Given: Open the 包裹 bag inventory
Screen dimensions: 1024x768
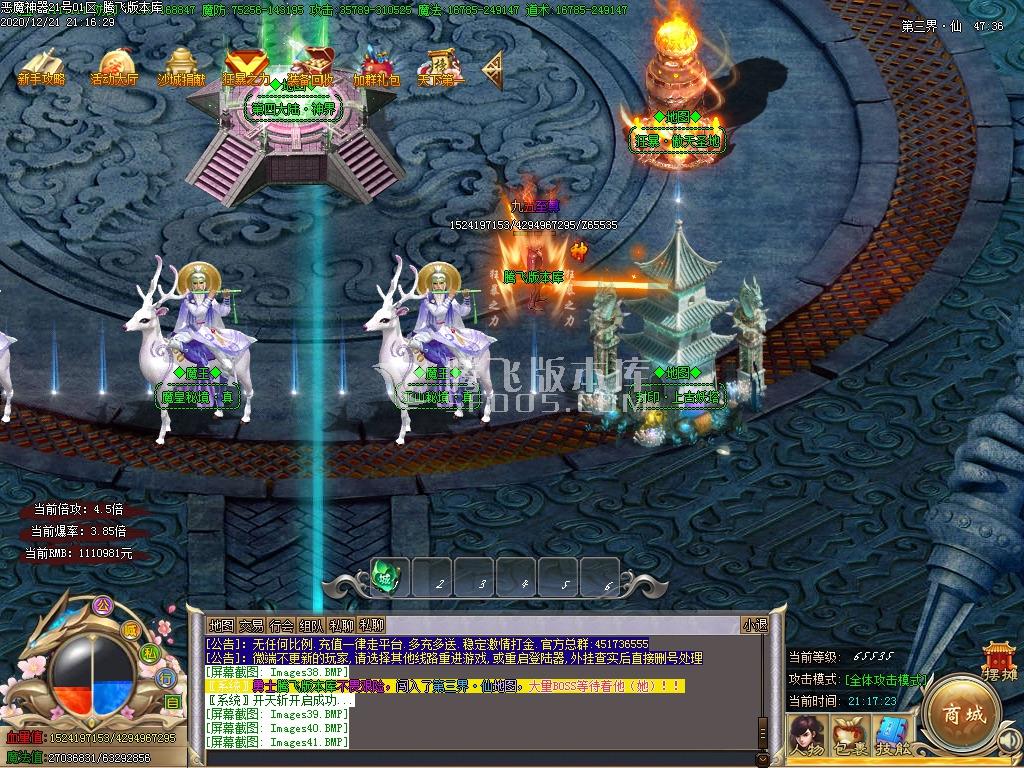Looking at the screenshot, I should coord(850,737).
